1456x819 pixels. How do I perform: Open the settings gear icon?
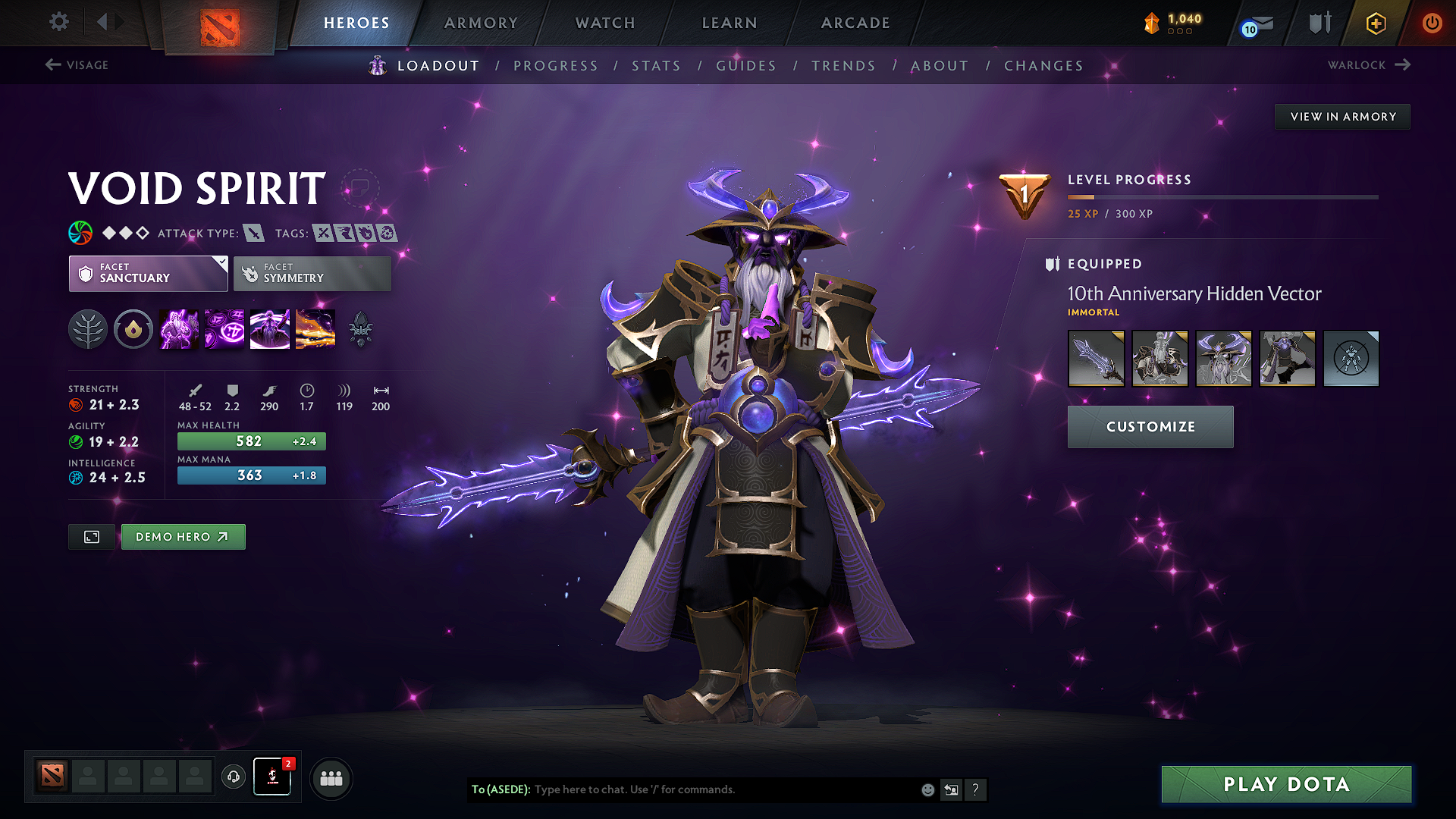pos(58,22)
